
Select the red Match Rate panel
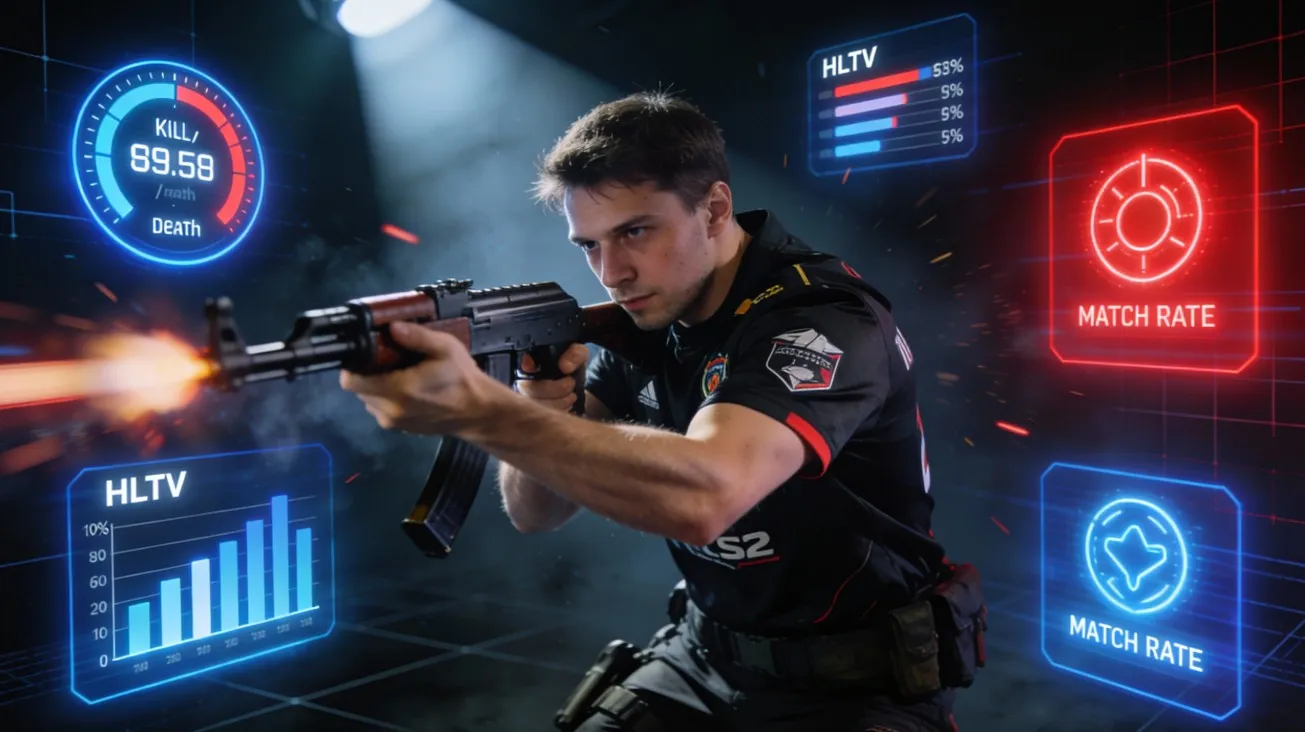[x=1152, y=240]
